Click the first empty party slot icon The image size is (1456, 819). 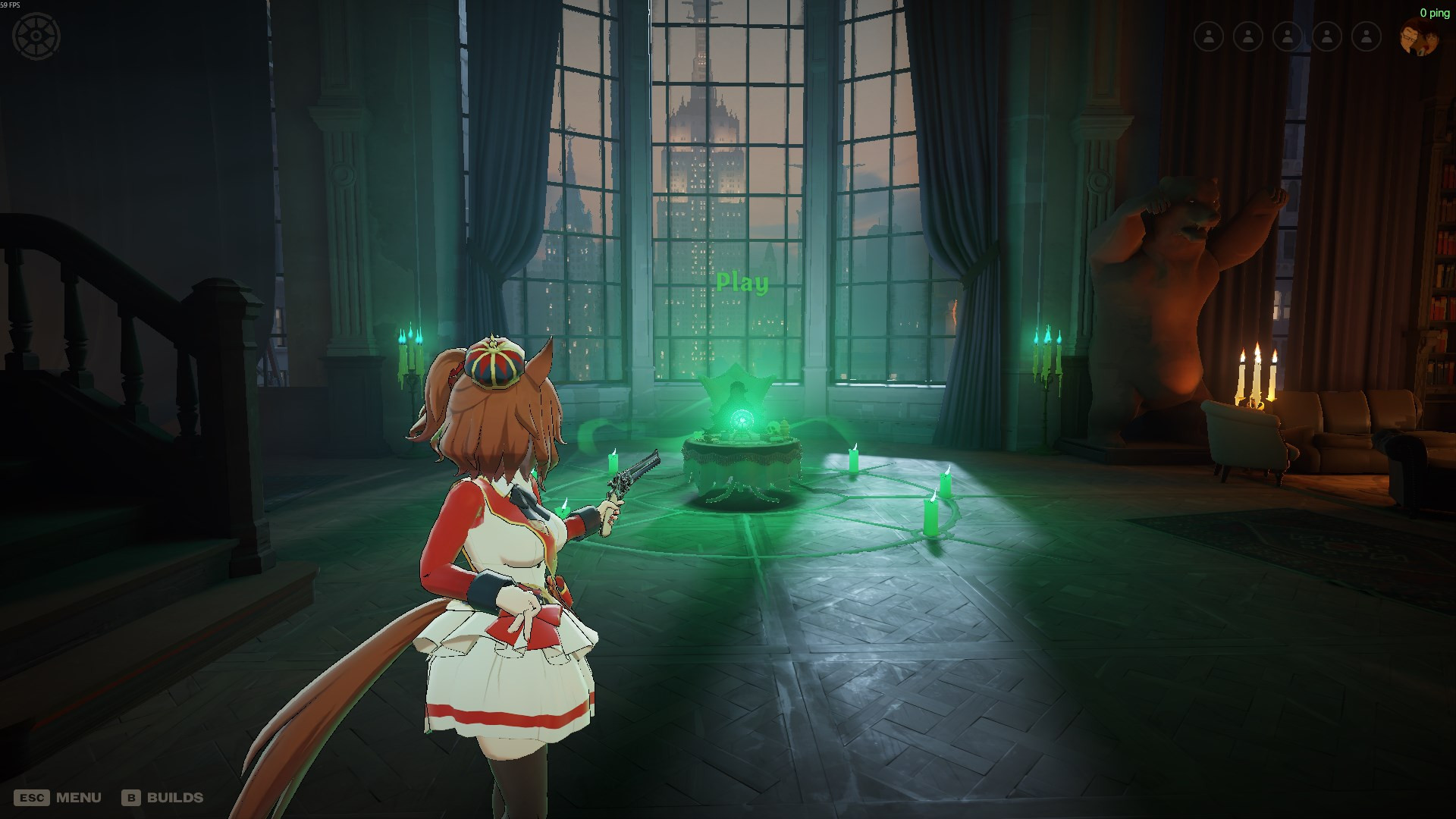click(x=1210, y=35)
